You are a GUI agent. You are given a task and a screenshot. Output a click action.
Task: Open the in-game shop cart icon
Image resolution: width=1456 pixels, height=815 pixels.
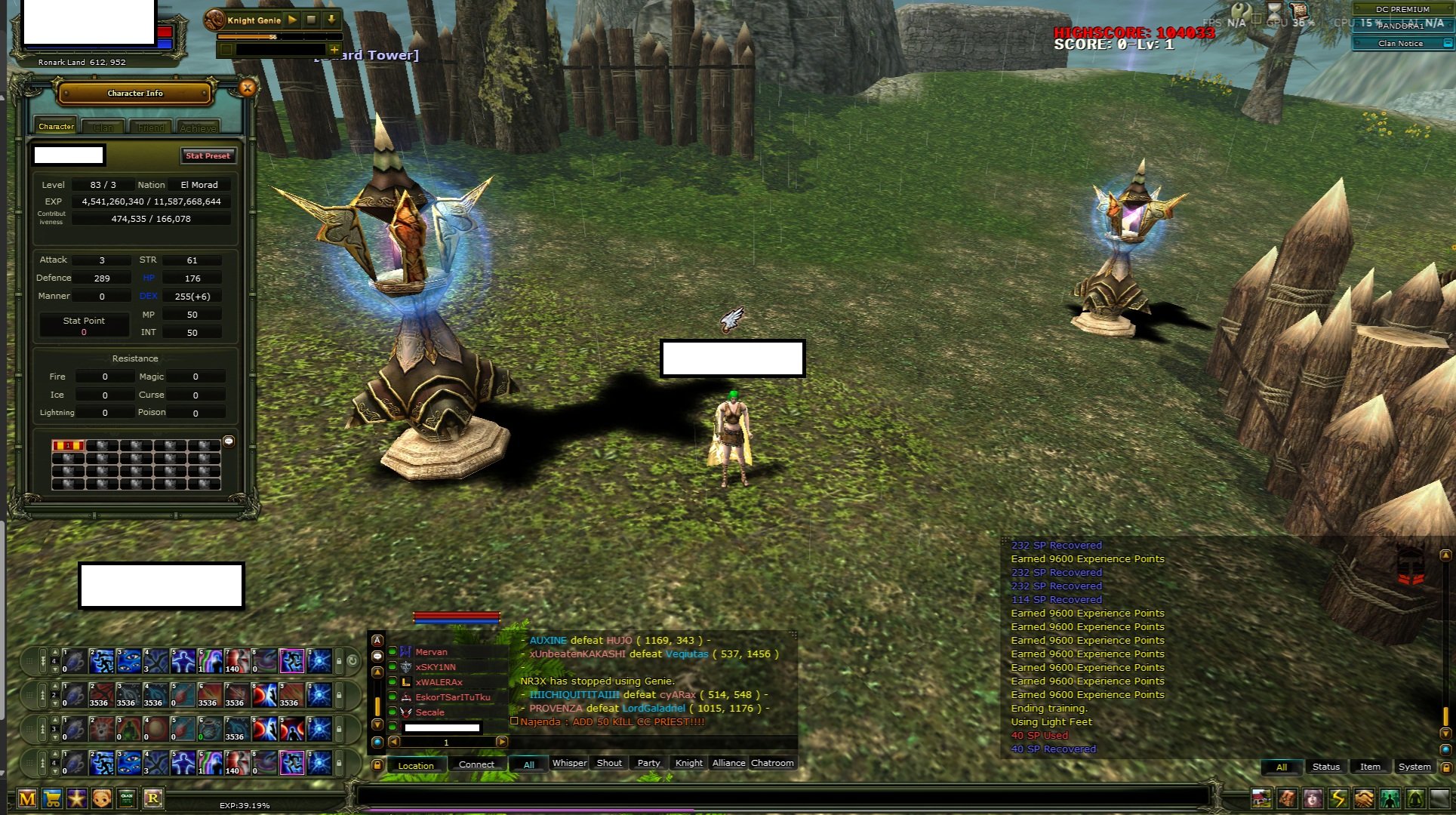pos(51,798)
